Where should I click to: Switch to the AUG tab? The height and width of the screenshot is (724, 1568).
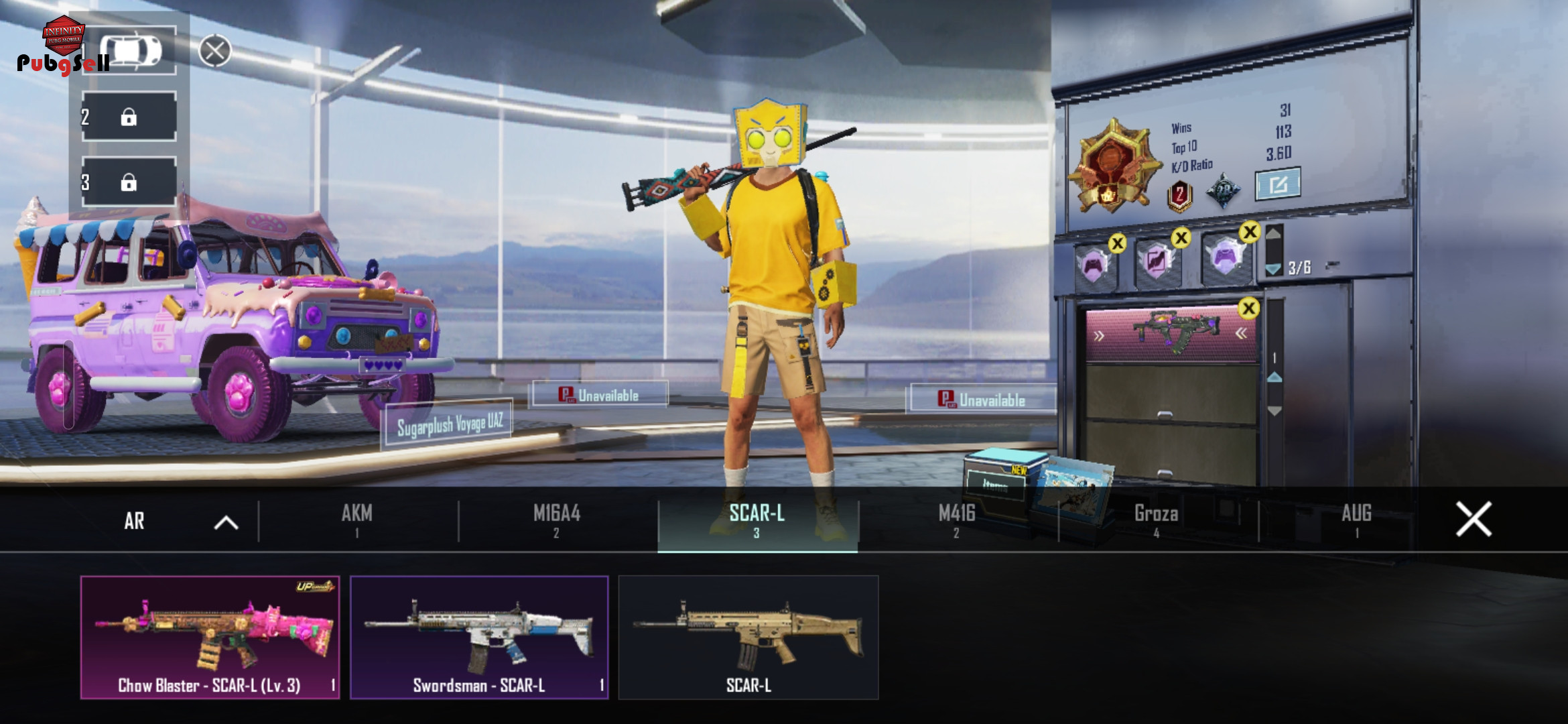click(x=1356, y=520)
